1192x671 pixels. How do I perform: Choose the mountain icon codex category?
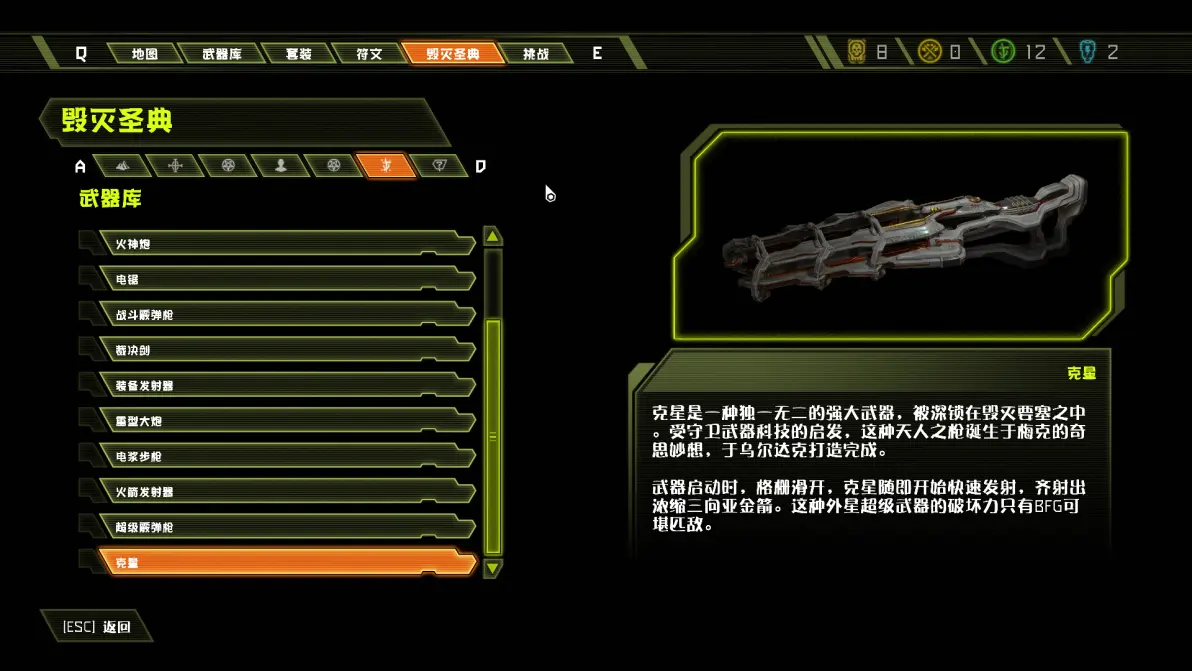(122, 166)
